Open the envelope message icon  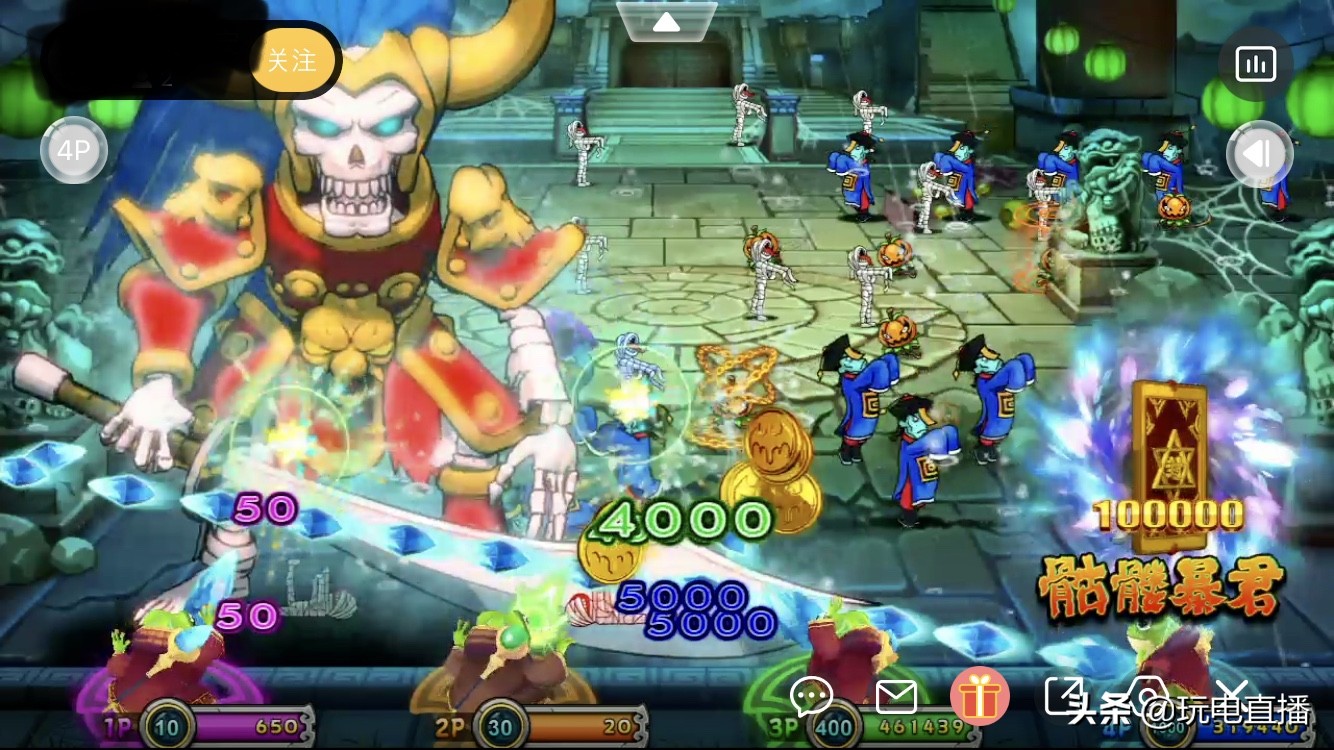(896, 696)
